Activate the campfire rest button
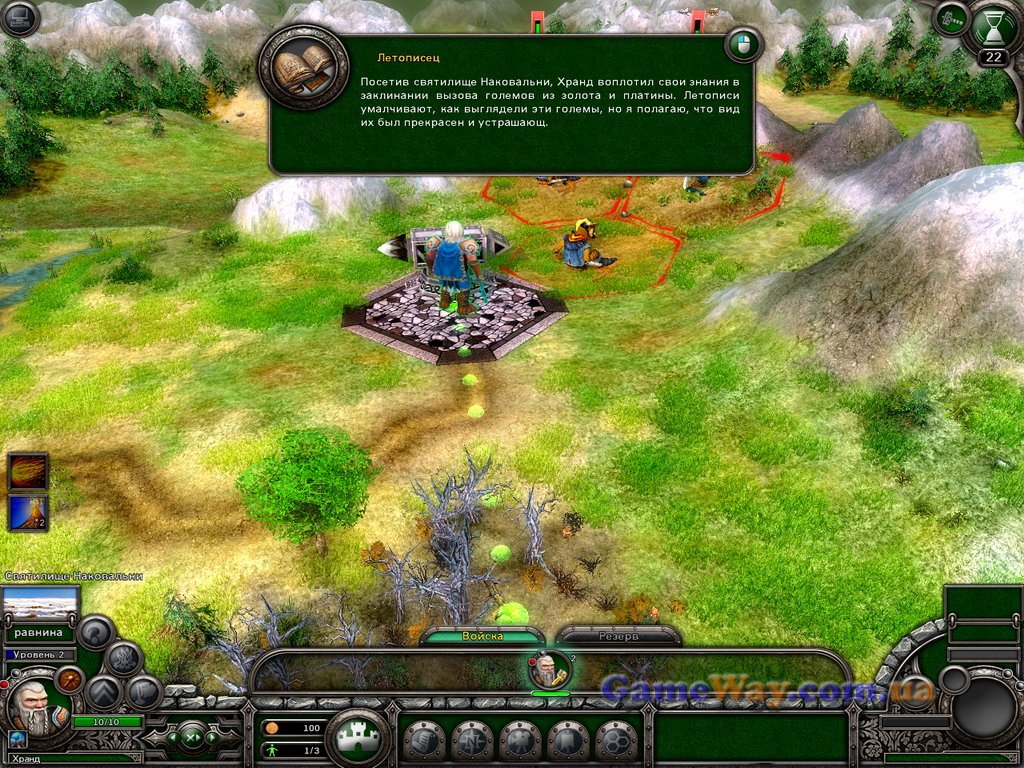The width and height of the screenshot is (1024, 768). tap(124, 658)
